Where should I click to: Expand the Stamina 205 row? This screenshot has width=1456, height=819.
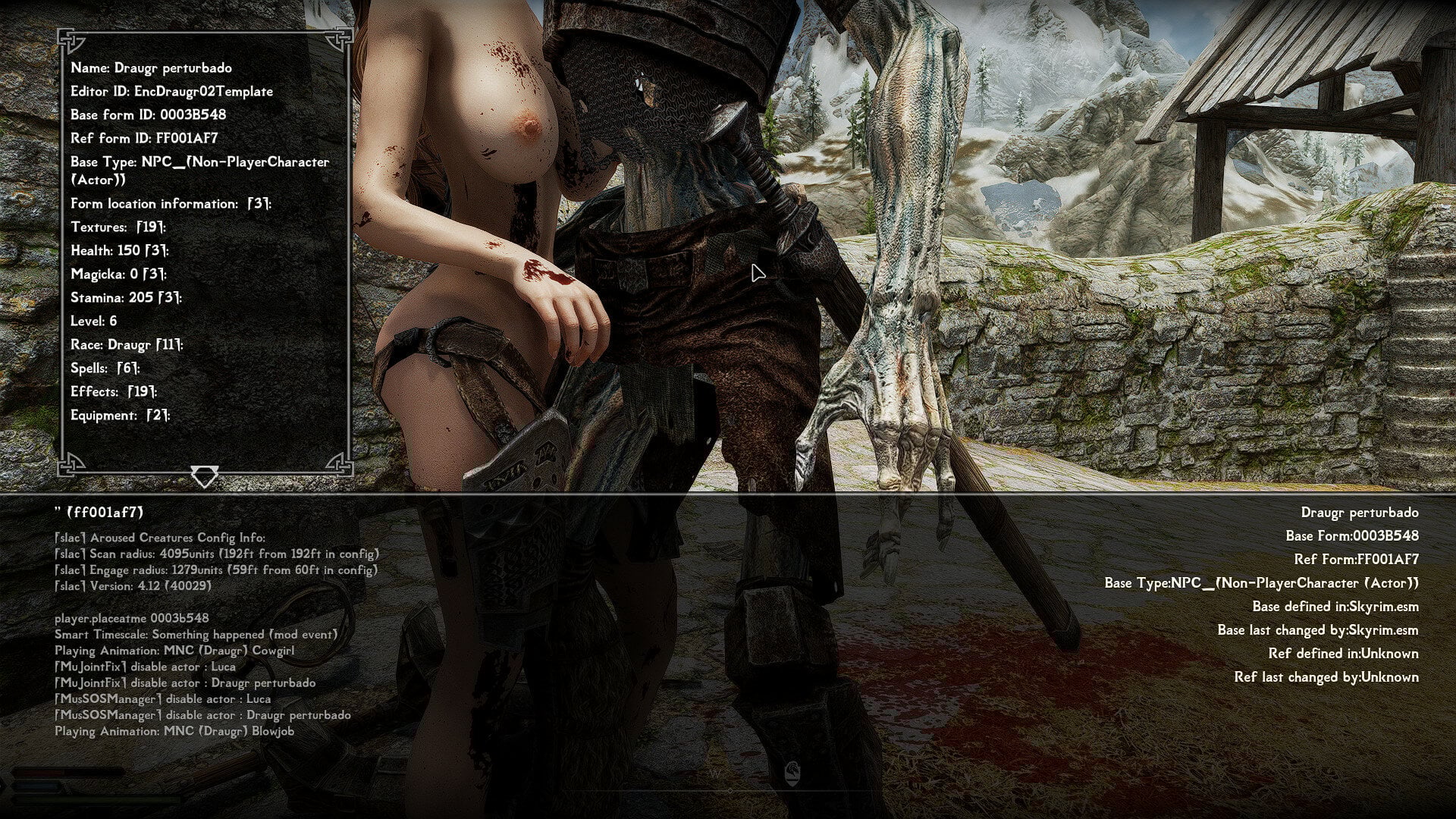(126, 298)
